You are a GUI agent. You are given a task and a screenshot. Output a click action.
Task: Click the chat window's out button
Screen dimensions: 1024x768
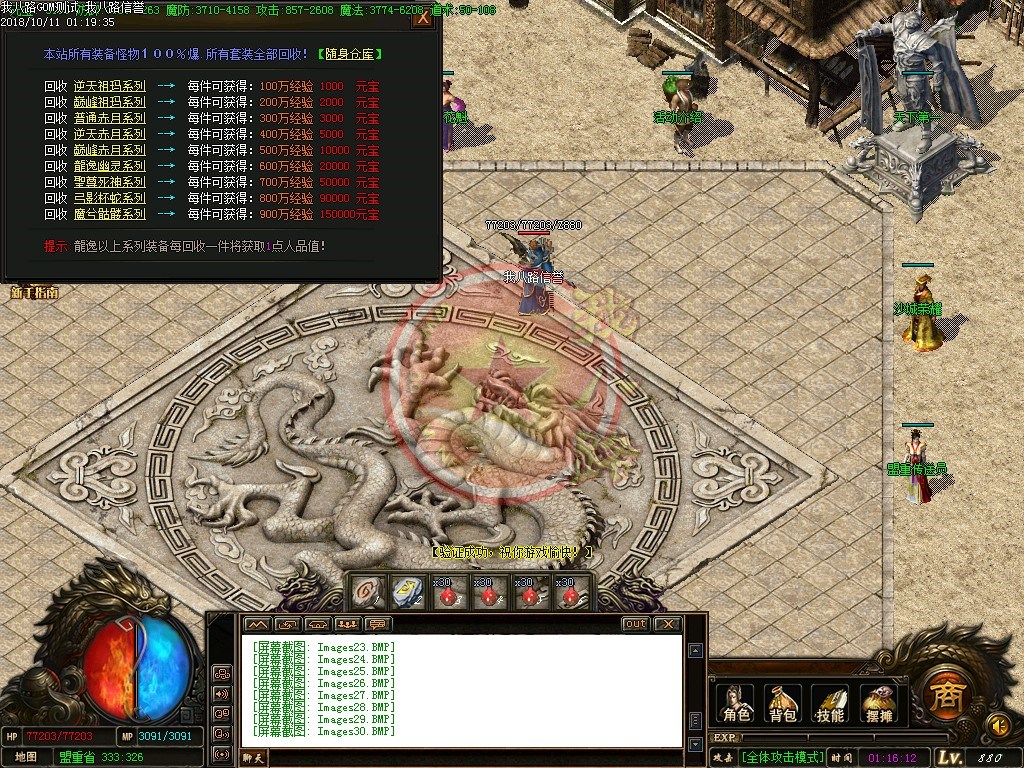click(x=635, y=624)
